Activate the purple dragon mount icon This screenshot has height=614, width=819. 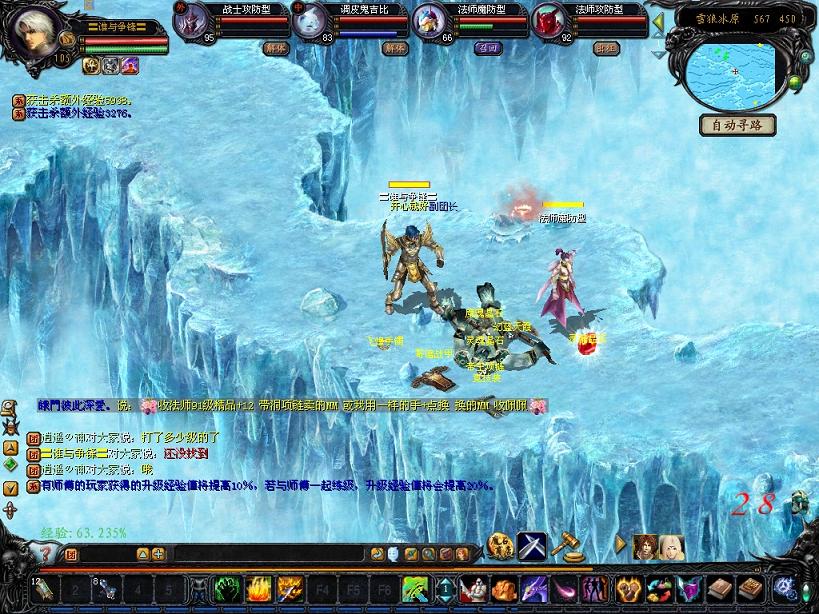535,589
